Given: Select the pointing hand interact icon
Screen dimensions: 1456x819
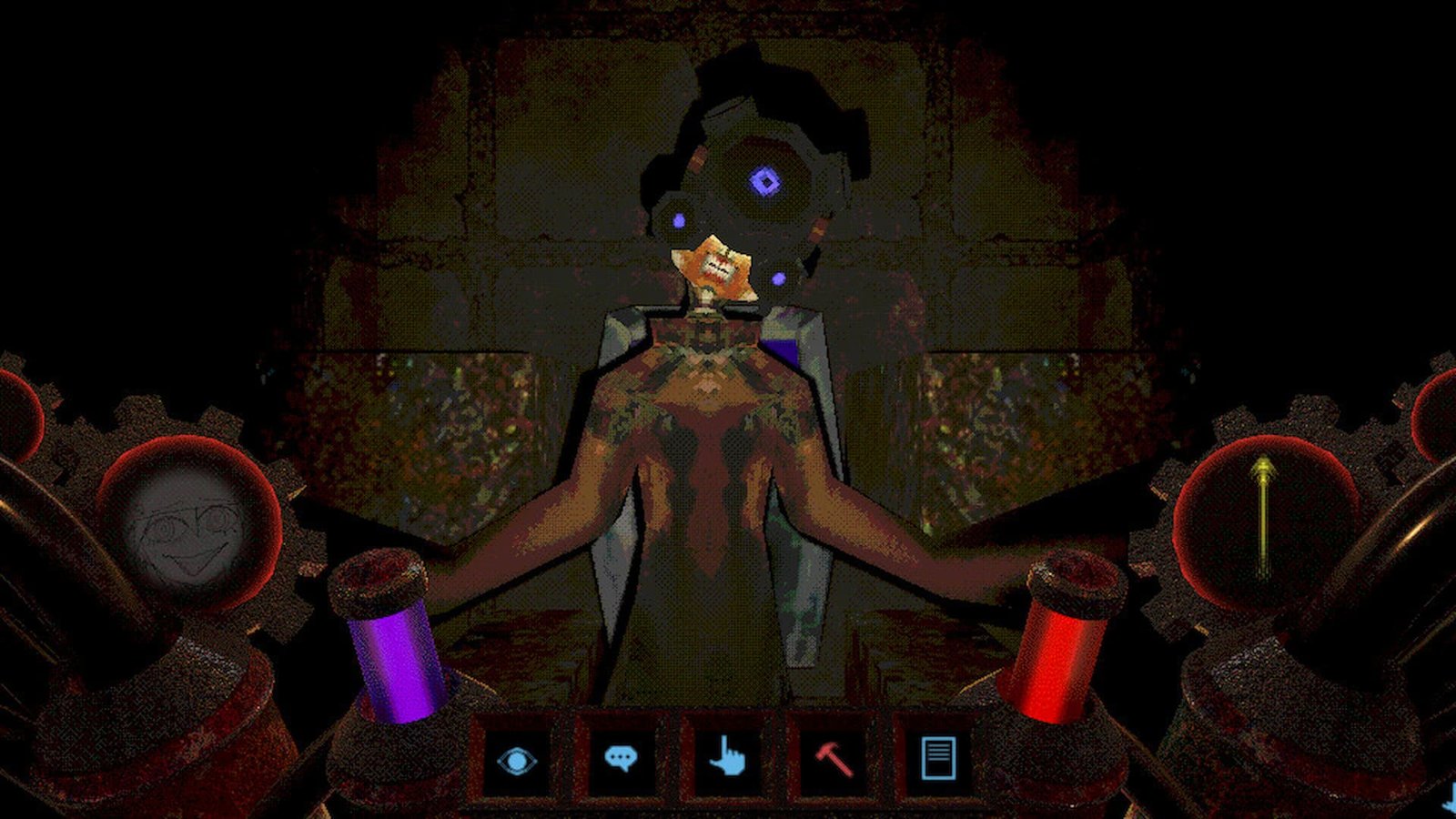Looking at the screenshot, I should 728,759.
